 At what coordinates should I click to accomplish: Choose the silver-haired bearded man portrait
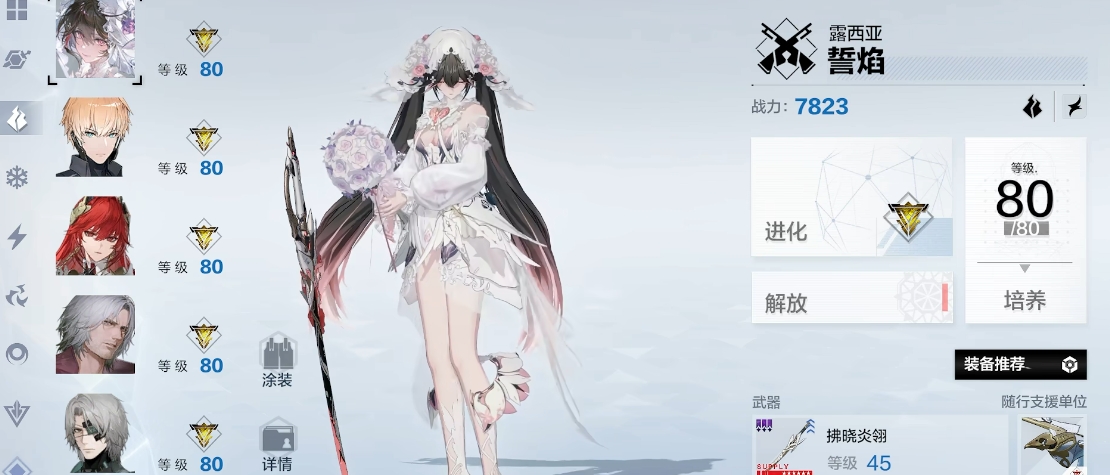[x=93, y=335]
